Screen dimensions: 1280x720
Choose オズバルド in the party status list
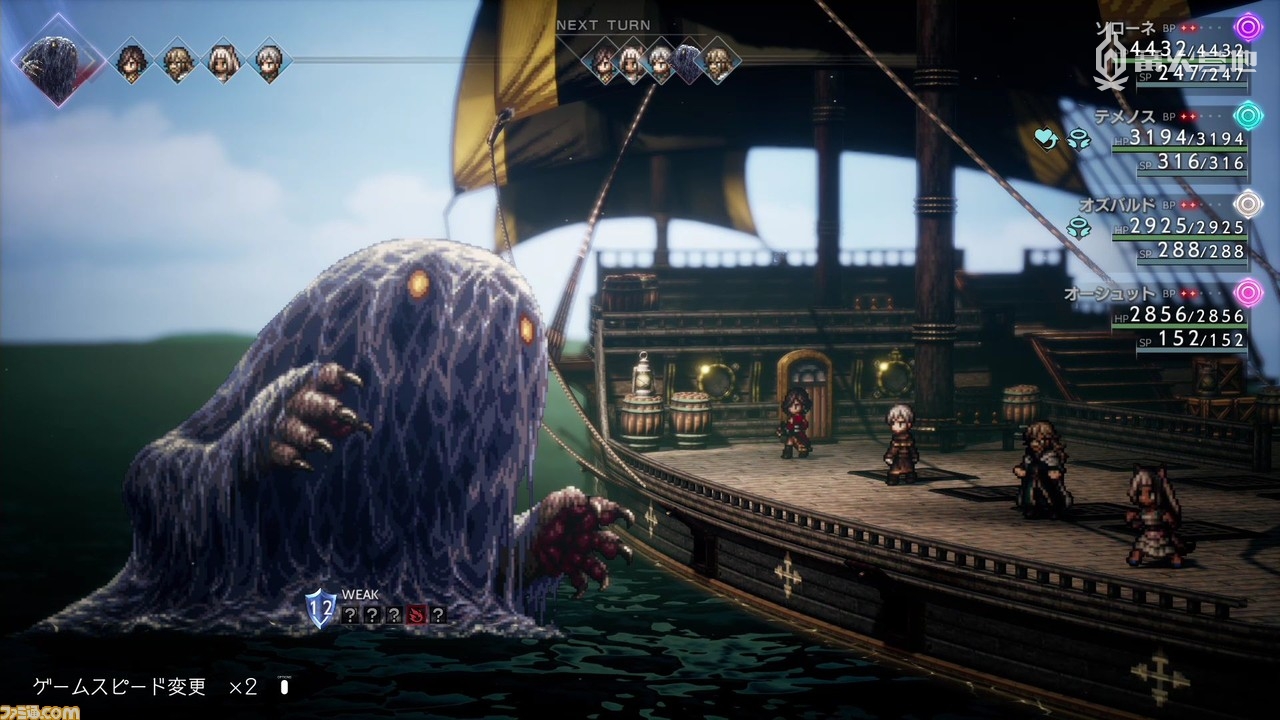click(x=1112, y=204)
